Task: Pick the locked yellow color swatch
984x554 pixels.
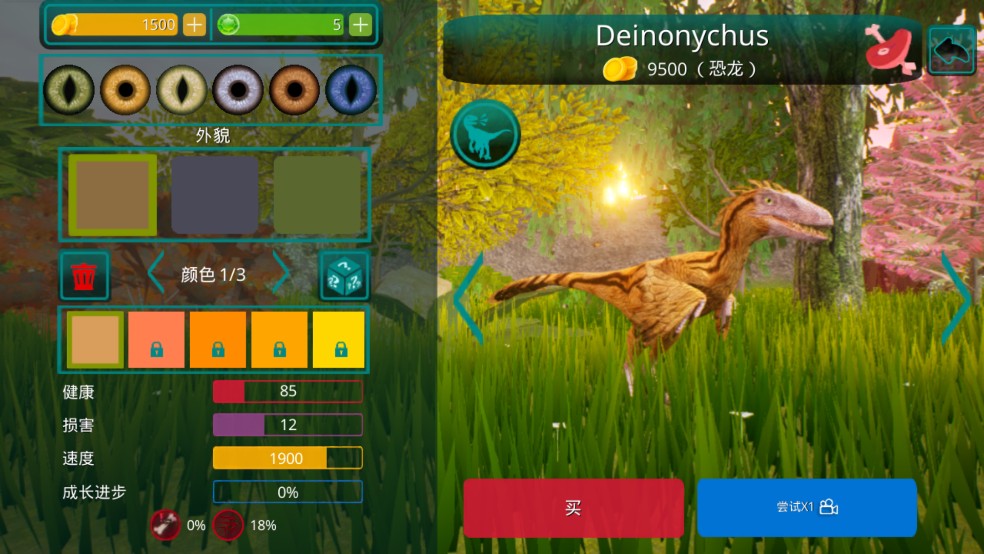Action: (339, 339)
